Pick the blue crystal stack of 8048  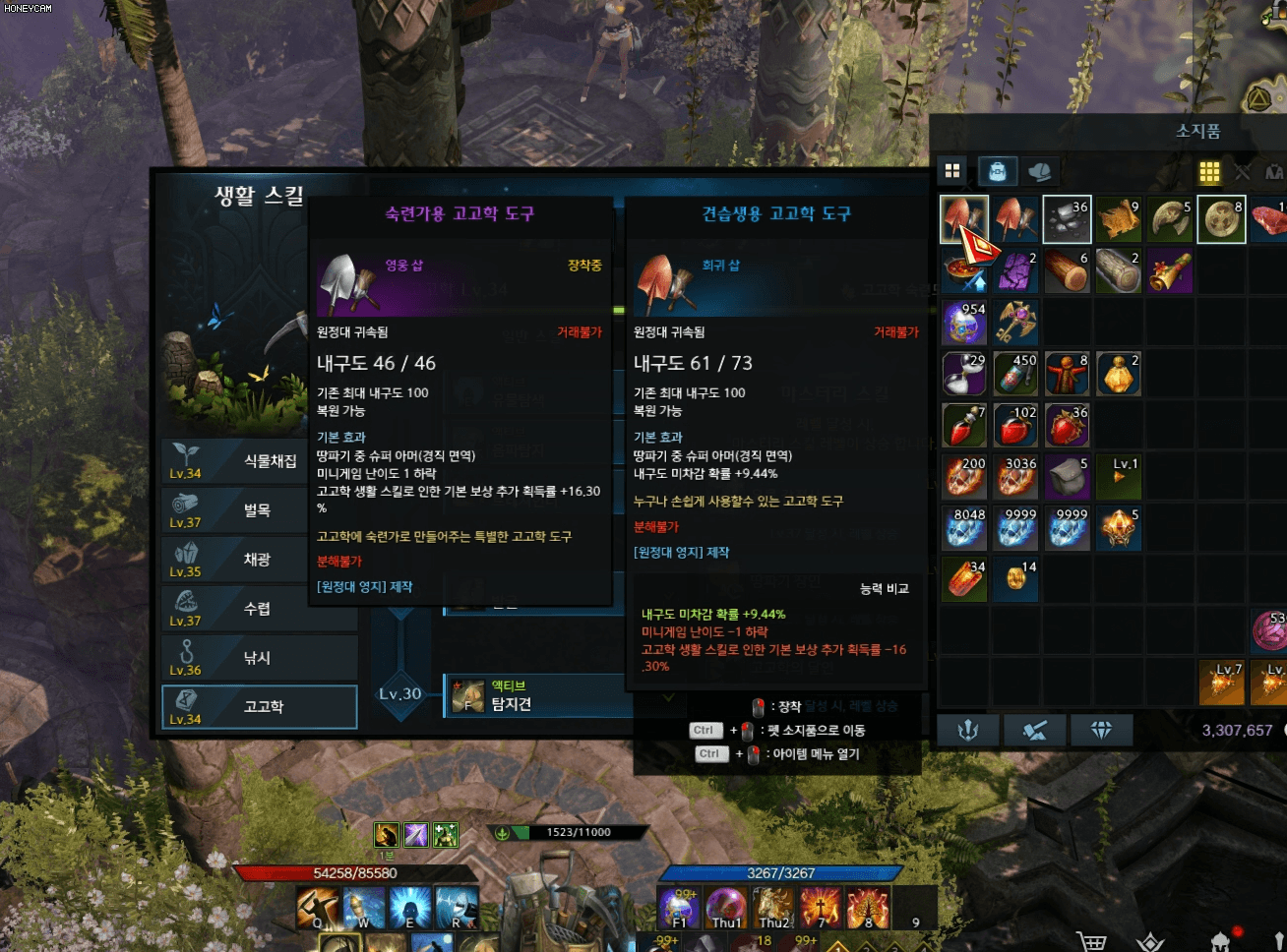tap(964, 527)
